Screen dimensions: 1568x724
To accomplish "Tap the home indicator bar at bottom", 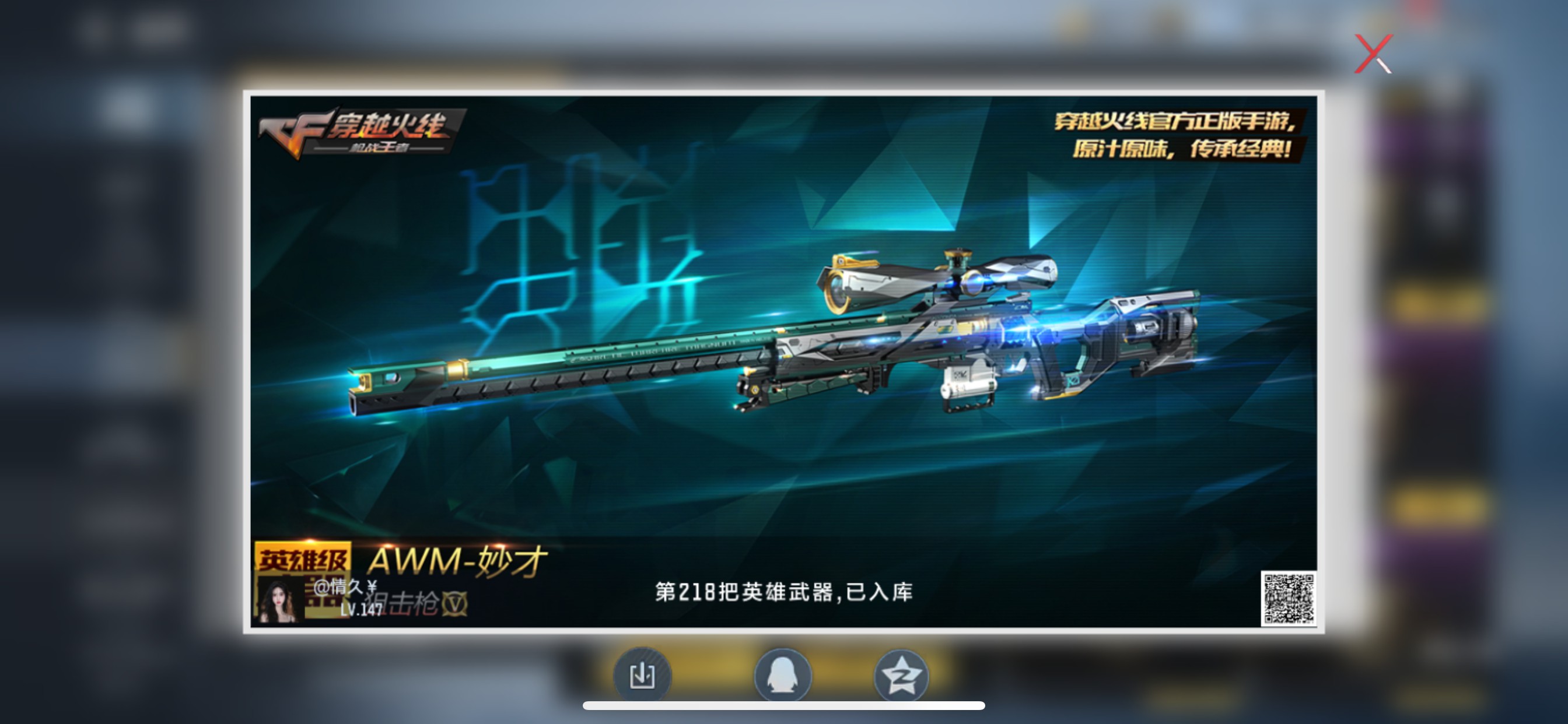I will tap(784, 707).
